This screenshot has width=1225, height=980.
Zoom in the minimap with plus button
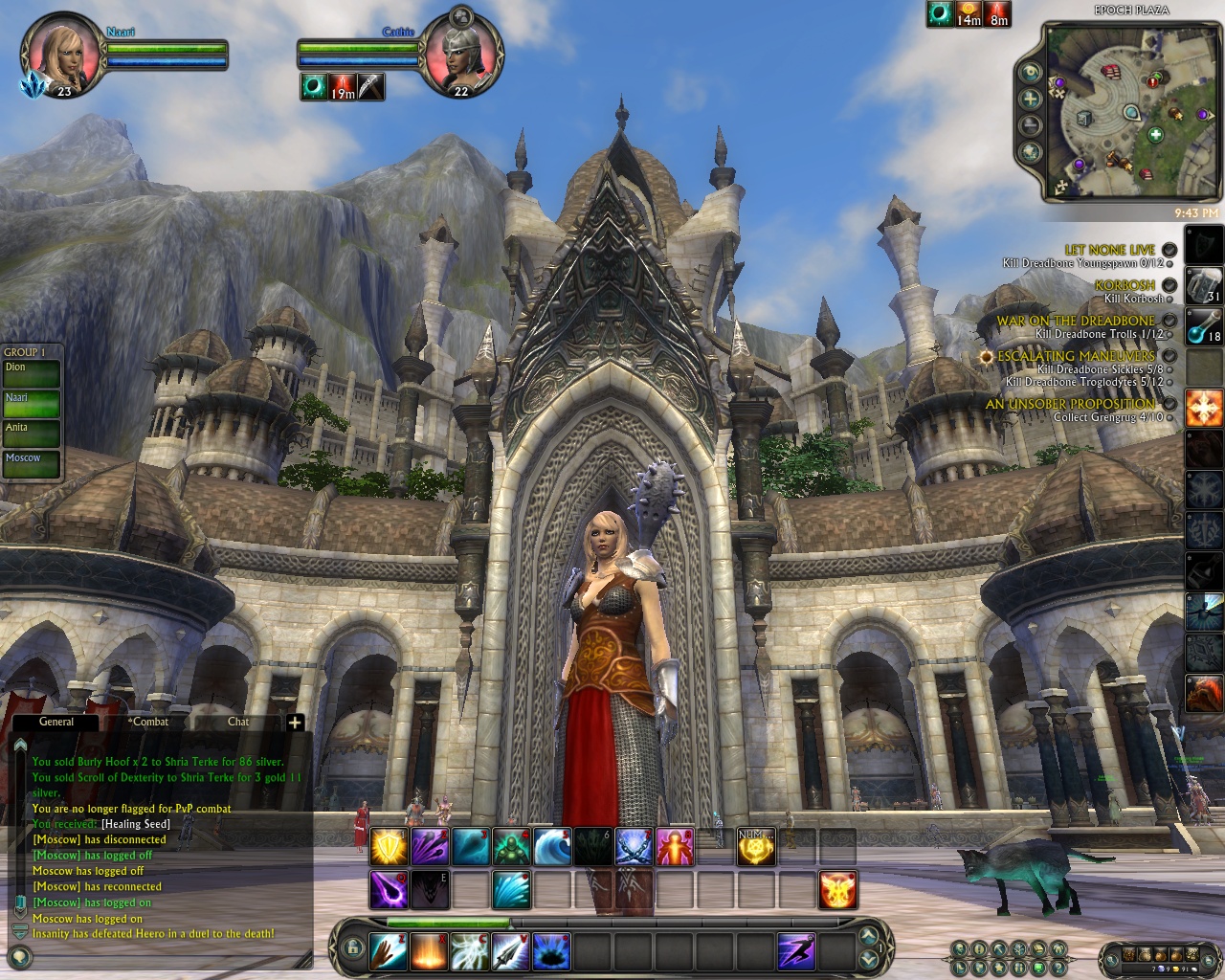click(1031, 99)
